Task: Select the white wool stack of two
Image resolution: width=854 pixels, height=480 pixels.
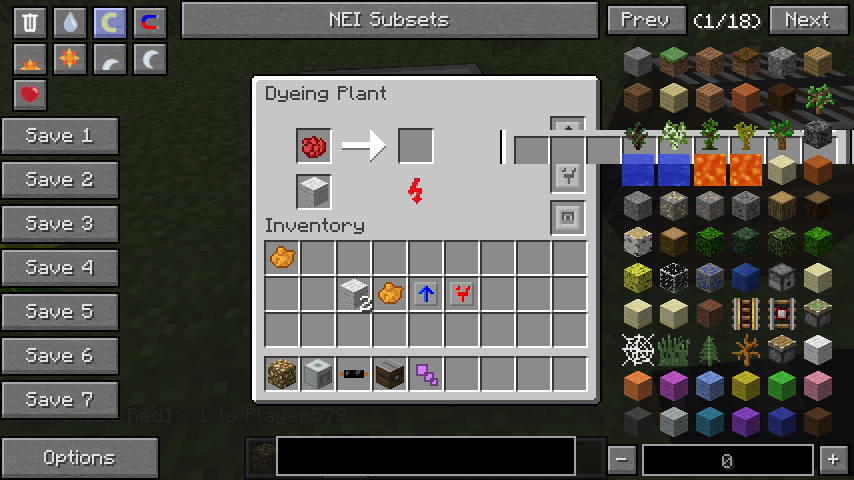Action: 354,294
